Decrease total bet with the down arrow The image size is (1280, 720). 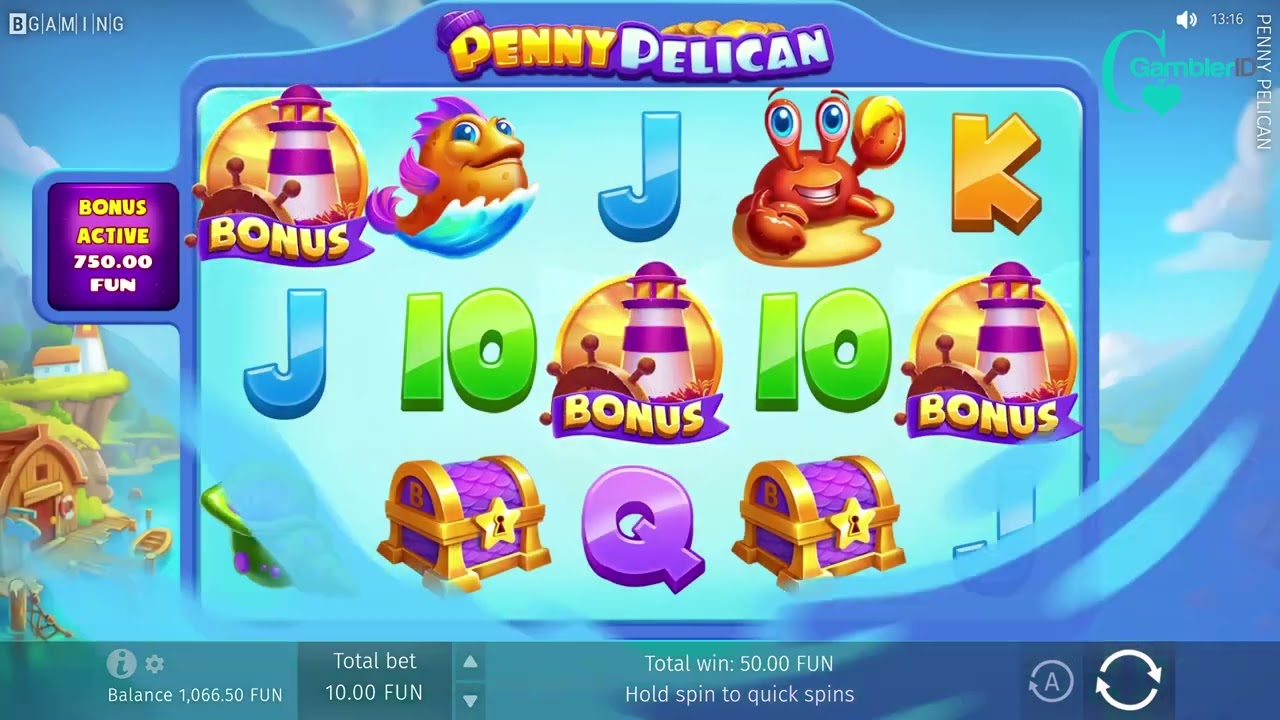[470, 700]
